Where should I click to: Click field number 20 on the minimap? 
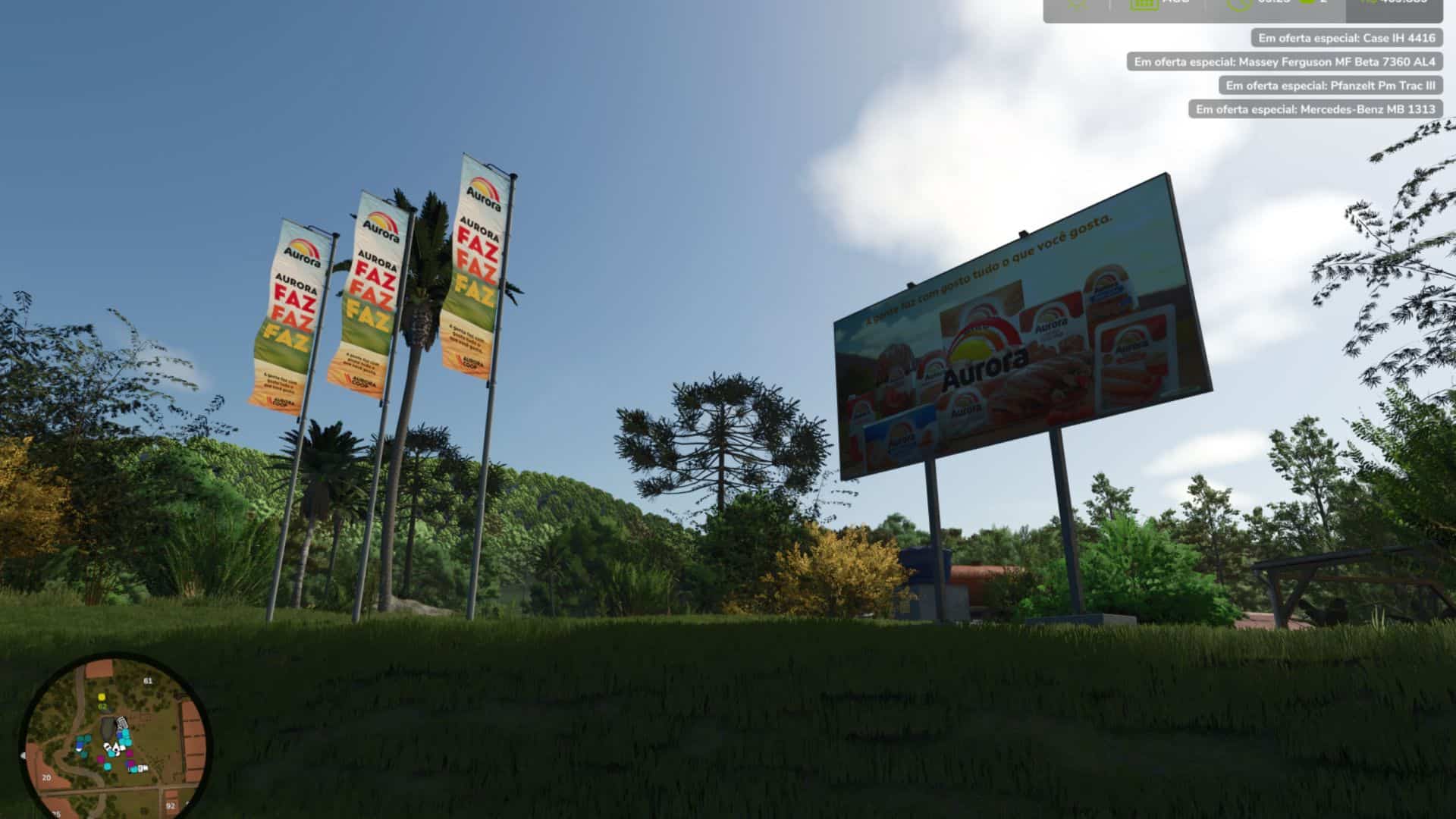pyautogui.click(x=46, y=777)
